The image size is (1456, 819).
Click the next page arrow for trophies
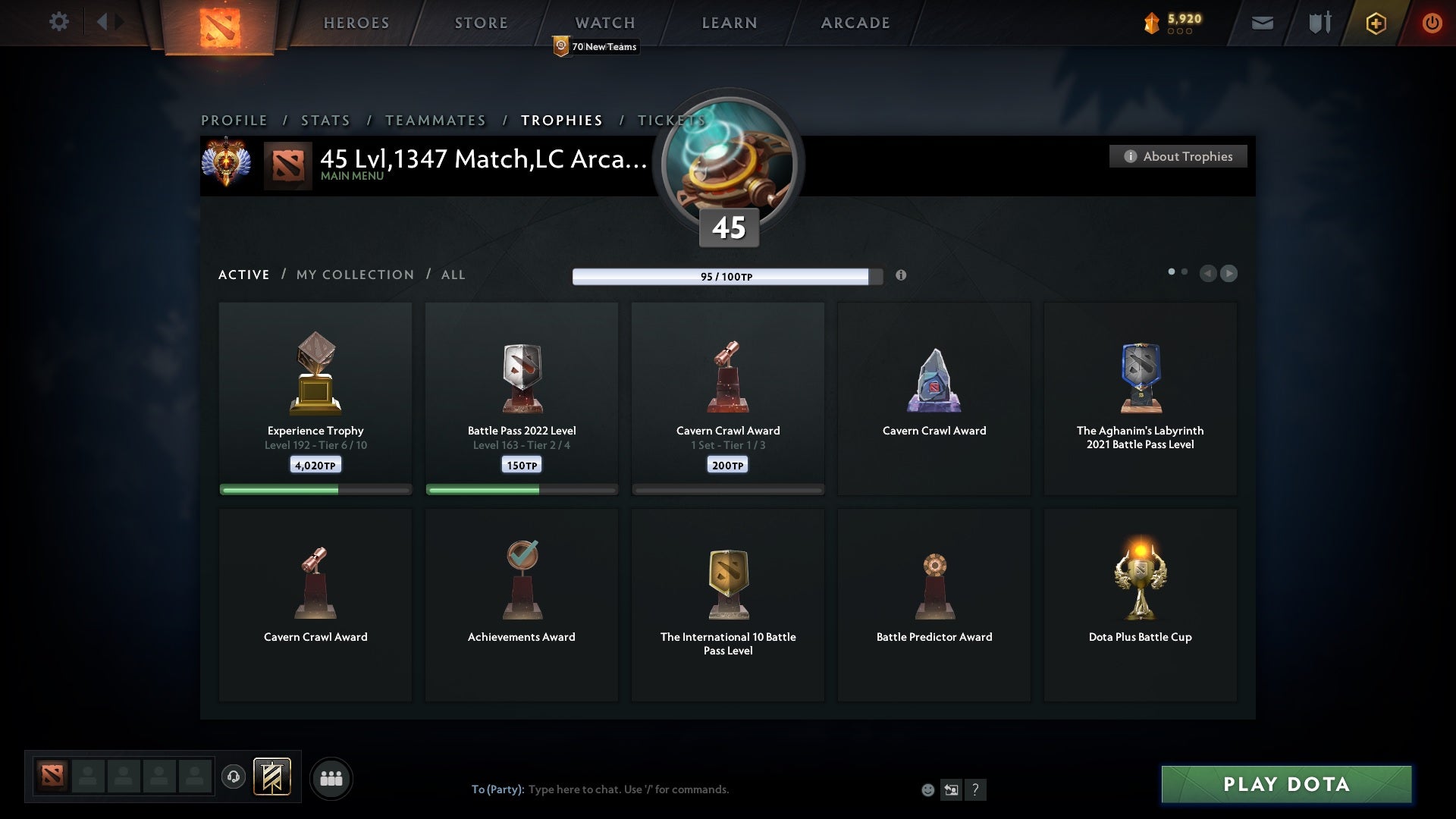[x=1228, y=274]
